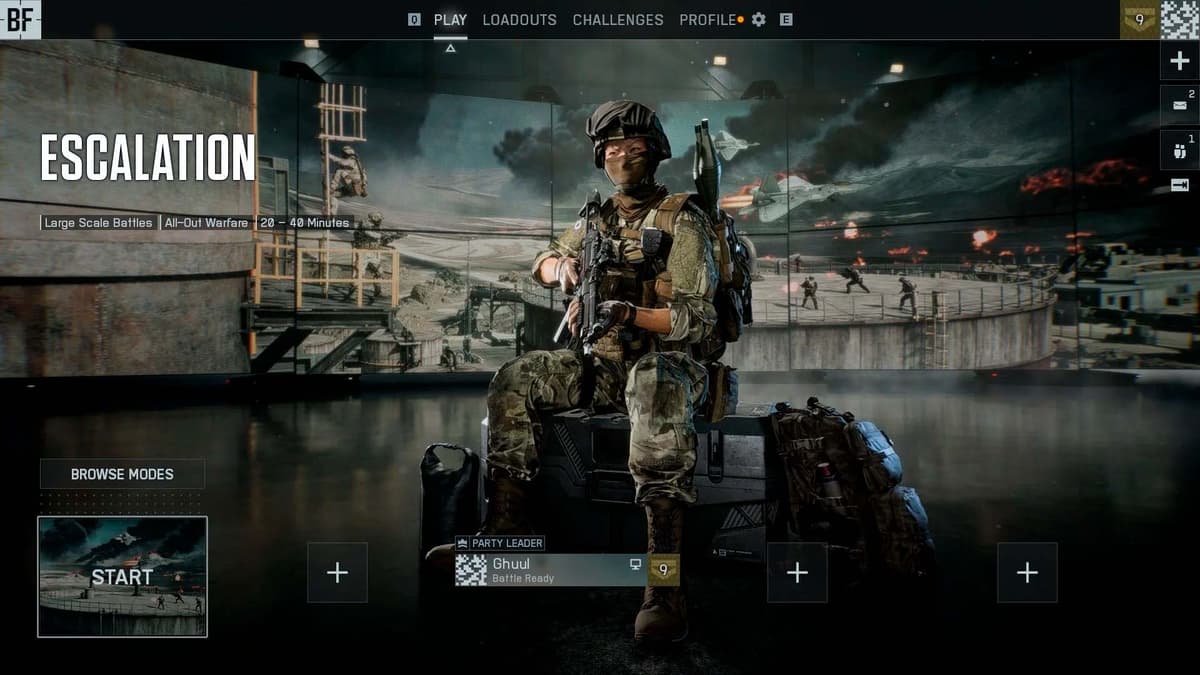Click the Browse Modes button

(122, 474)
